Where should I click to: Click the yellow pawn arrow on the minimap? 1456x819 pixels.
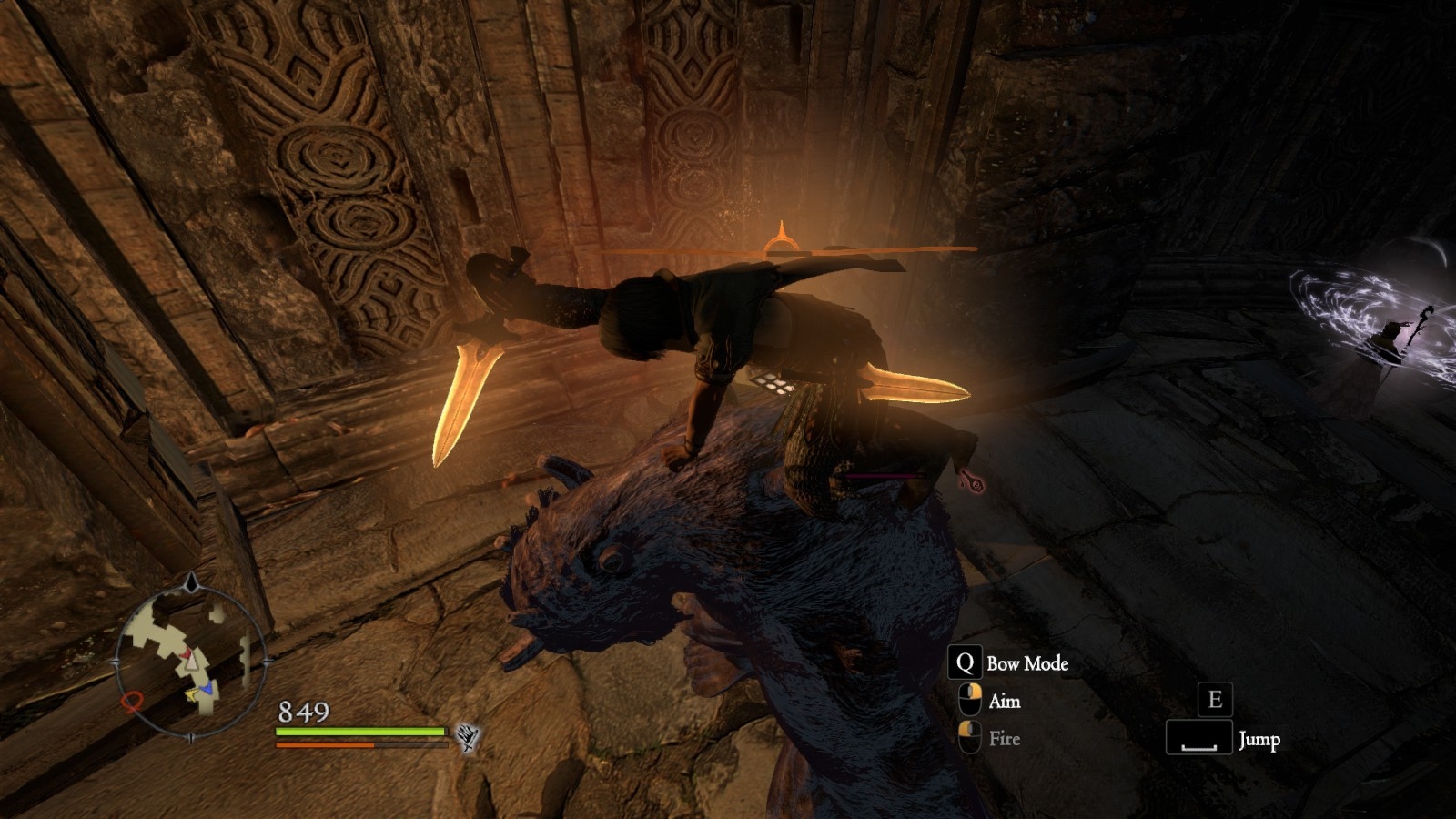pos(190,693)
